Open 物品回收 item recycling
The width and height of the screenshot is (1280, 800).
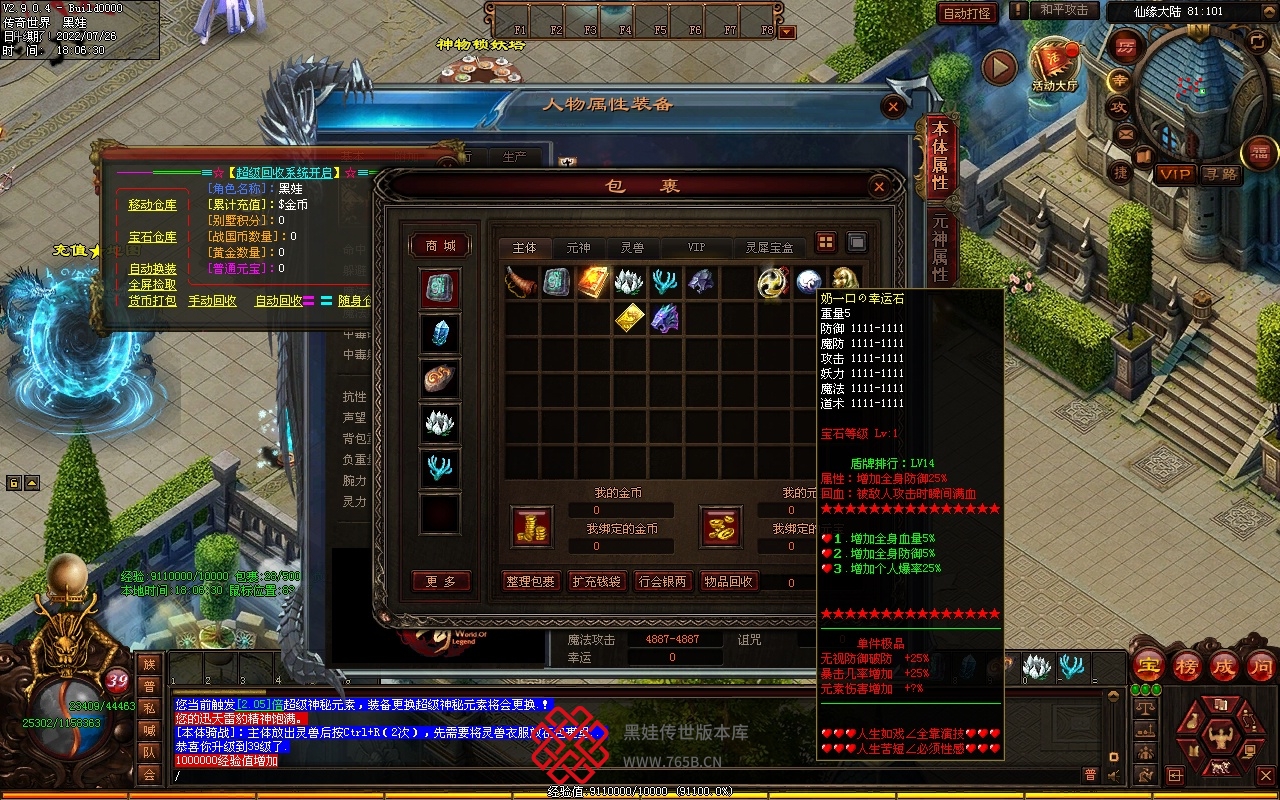pos(729,582)
